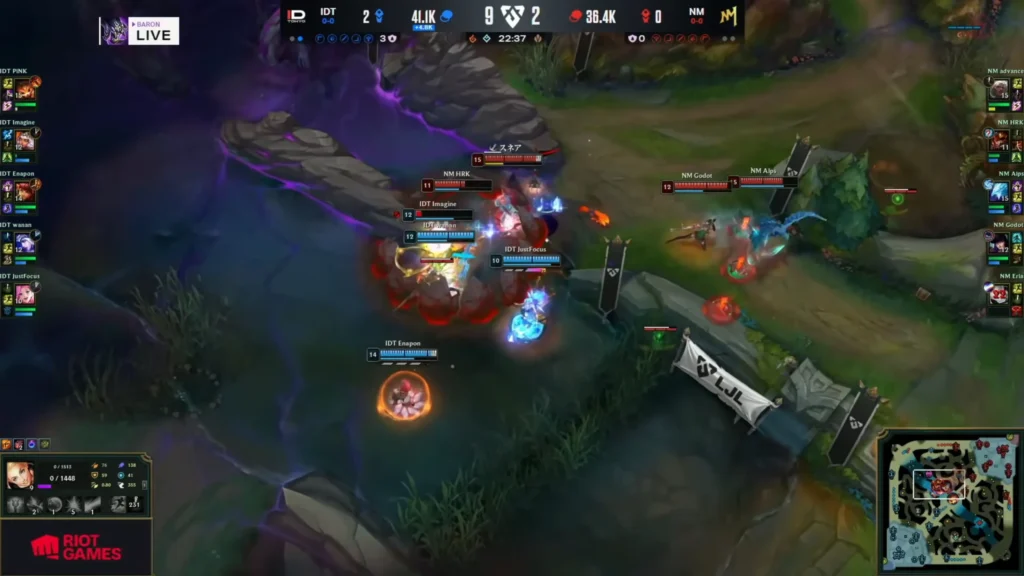This screenshot has height=576, width=1024.
Task: Select IDT Enapon's champion portrait
Action: pos(24,192)
